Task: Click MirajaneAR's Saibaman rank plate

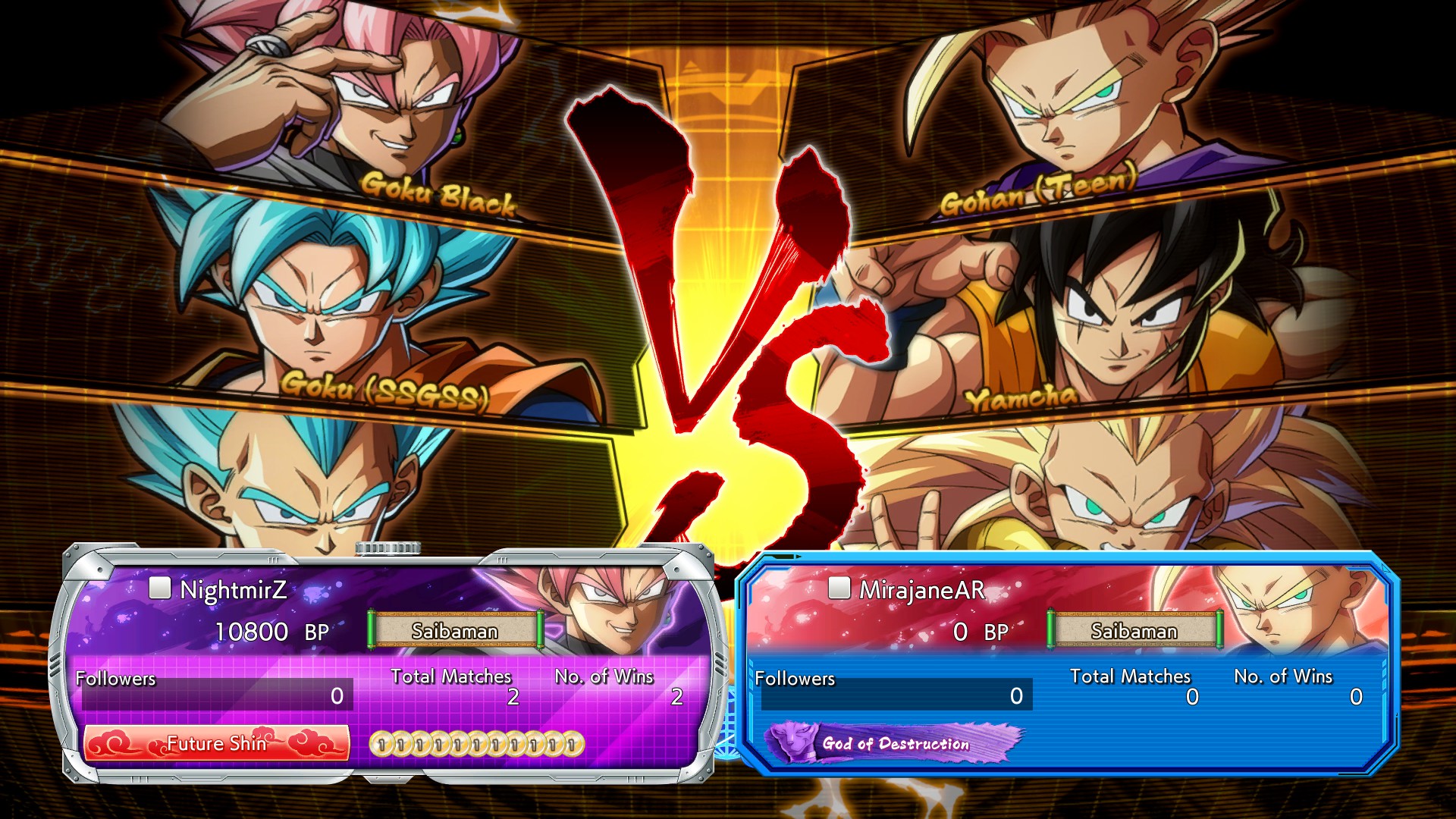Action: pyautogui.click(x=1134, y=630)
